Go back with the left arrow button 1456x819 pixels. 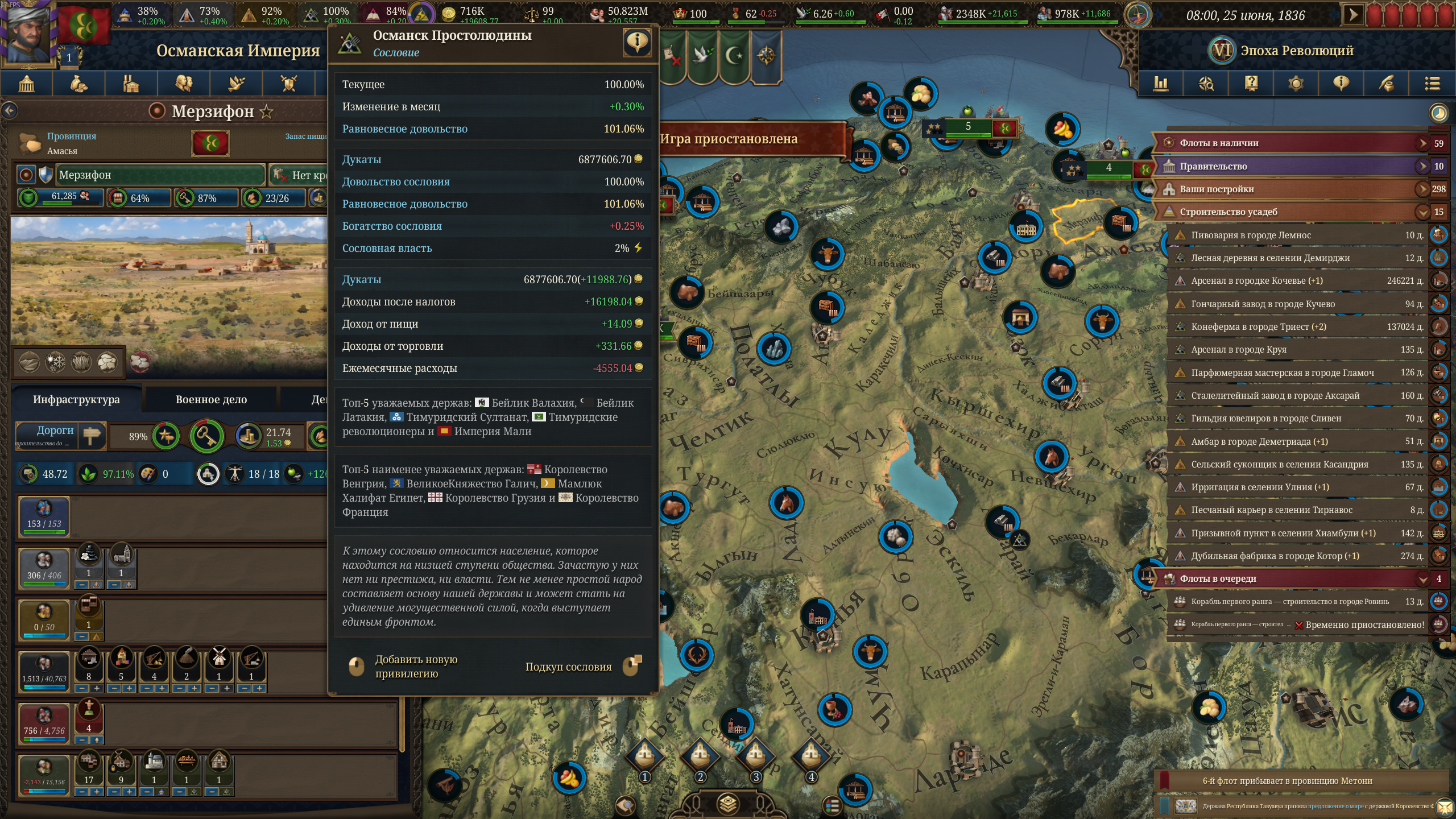(9, 111)
